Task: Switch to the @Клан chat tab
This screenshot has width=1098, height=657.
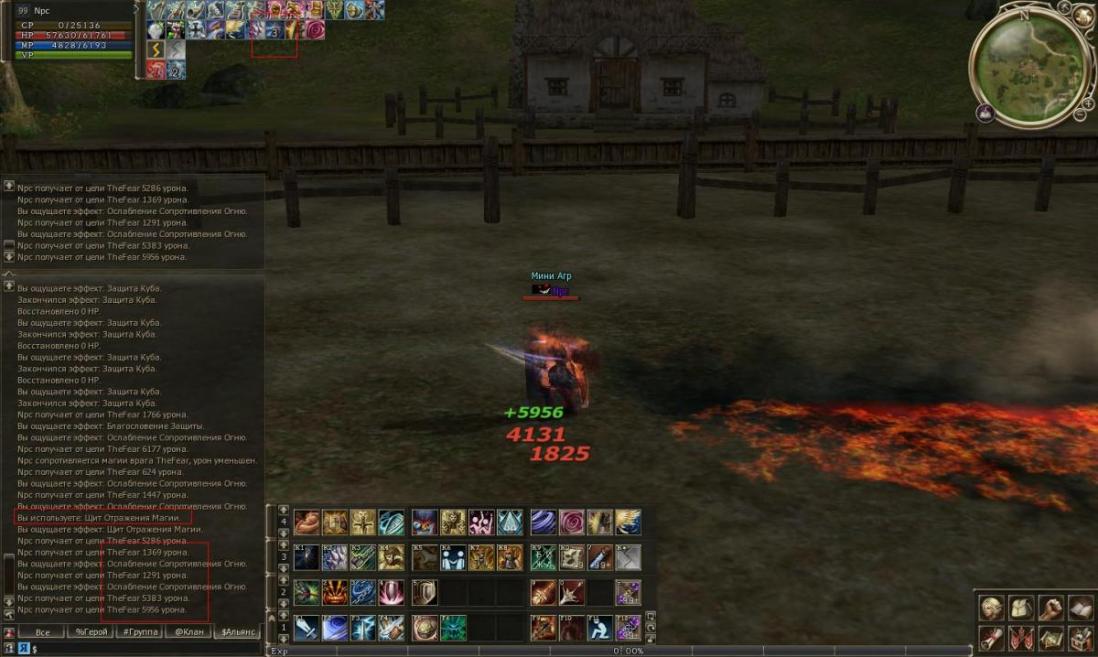Action: [187, 632]
